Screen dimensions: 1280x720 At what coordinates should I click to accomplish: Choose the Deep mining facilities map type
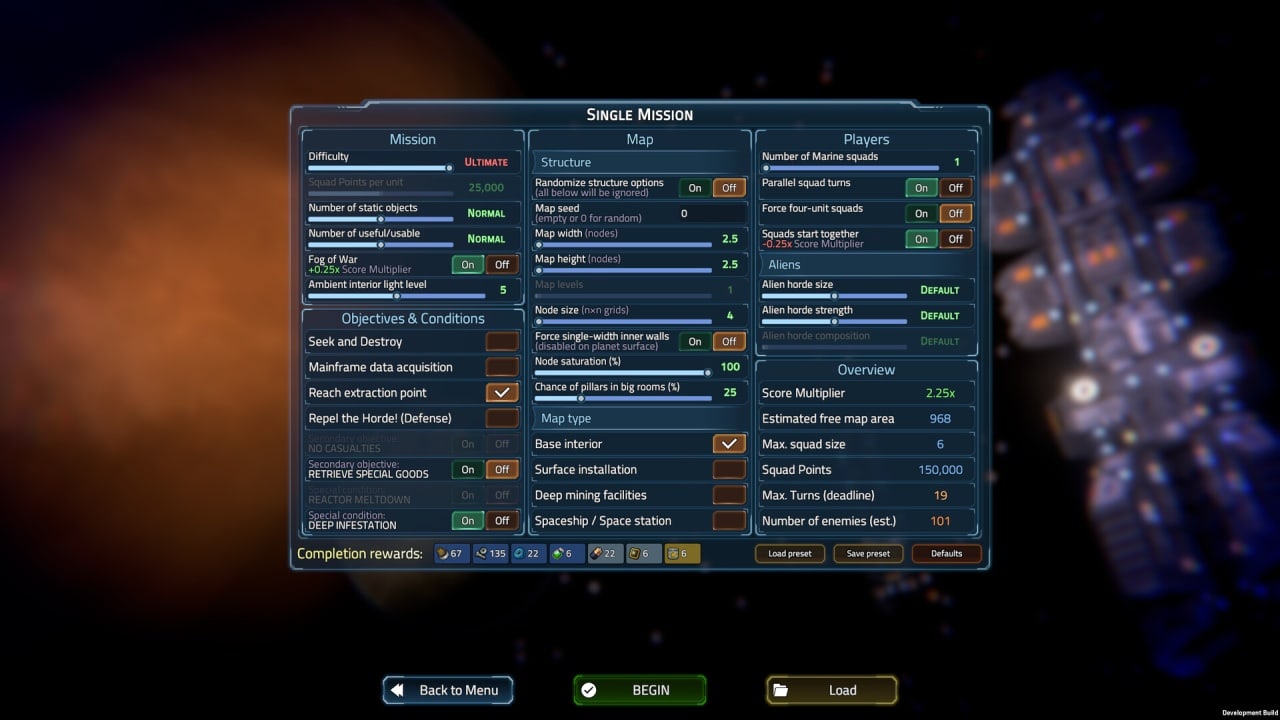coord(729,495)
